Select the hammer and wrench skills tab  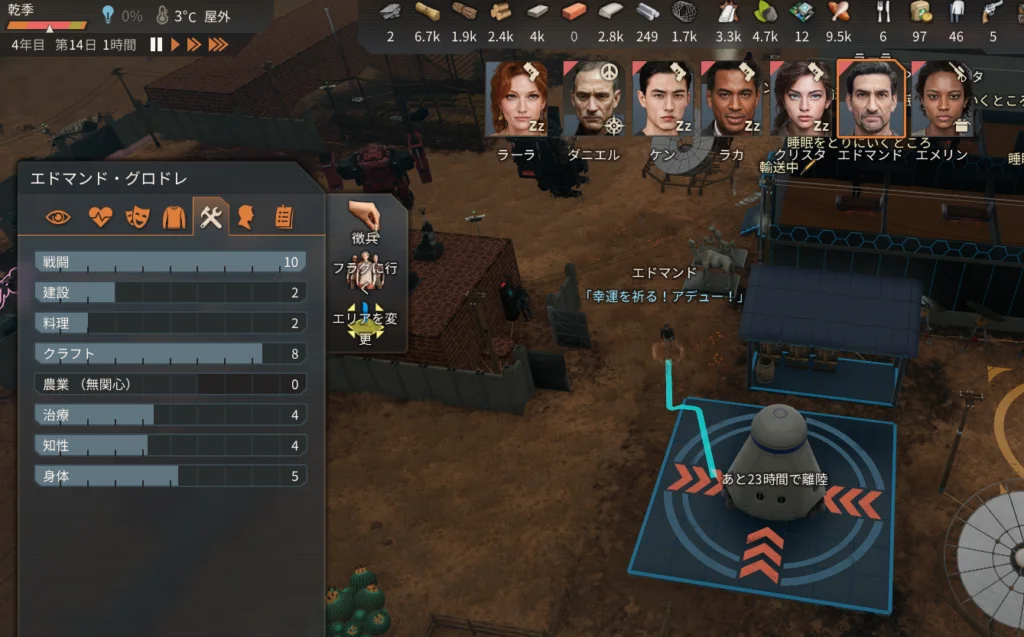click(x=210, y=216)
